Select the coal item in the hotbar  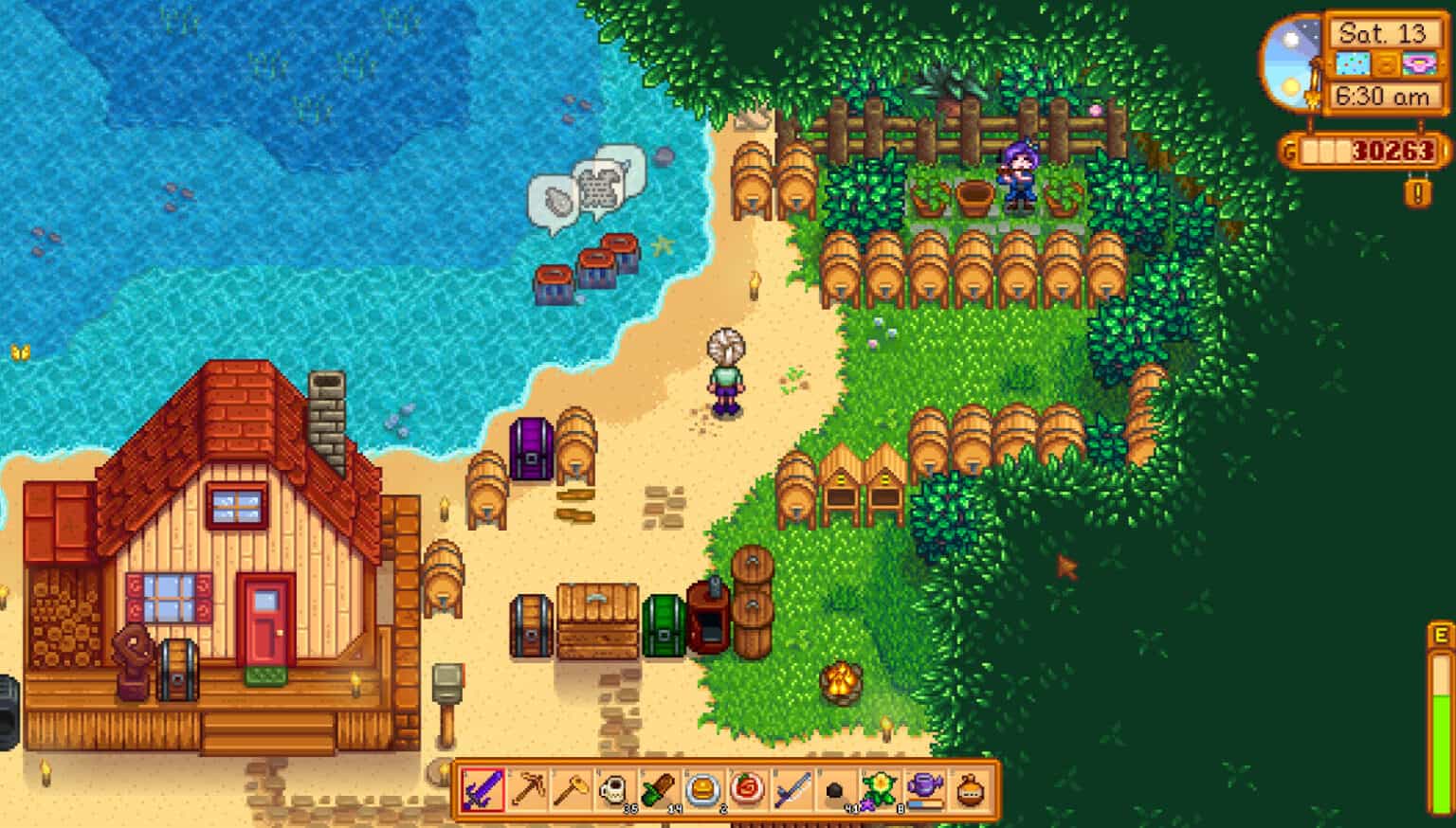click(x=833, y=788)
